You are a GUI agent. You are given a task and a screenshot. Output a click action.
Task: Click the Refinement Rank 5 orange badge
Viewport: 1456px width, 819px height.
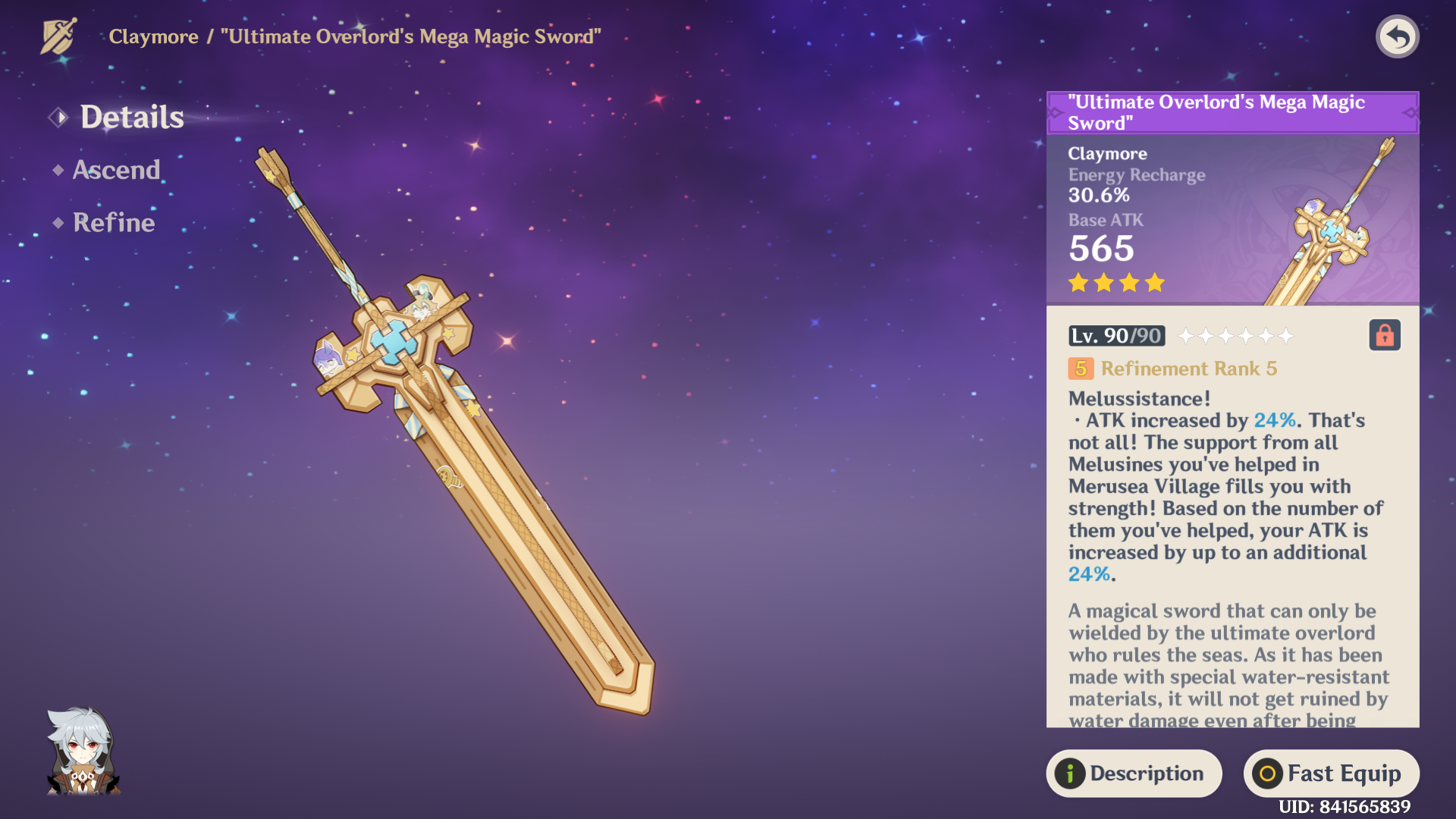[x=1080, y=369]
